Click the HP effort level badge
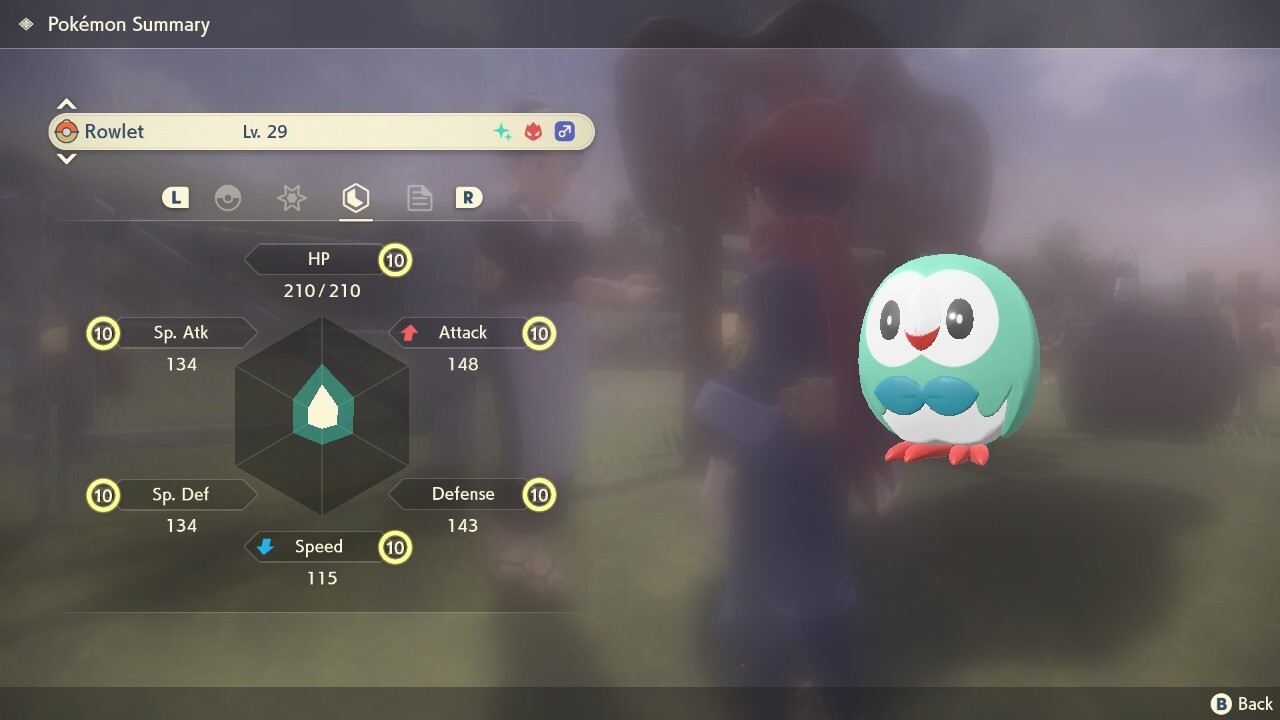Viewport: 1280px width, 720px height. (x=395, y=260)
